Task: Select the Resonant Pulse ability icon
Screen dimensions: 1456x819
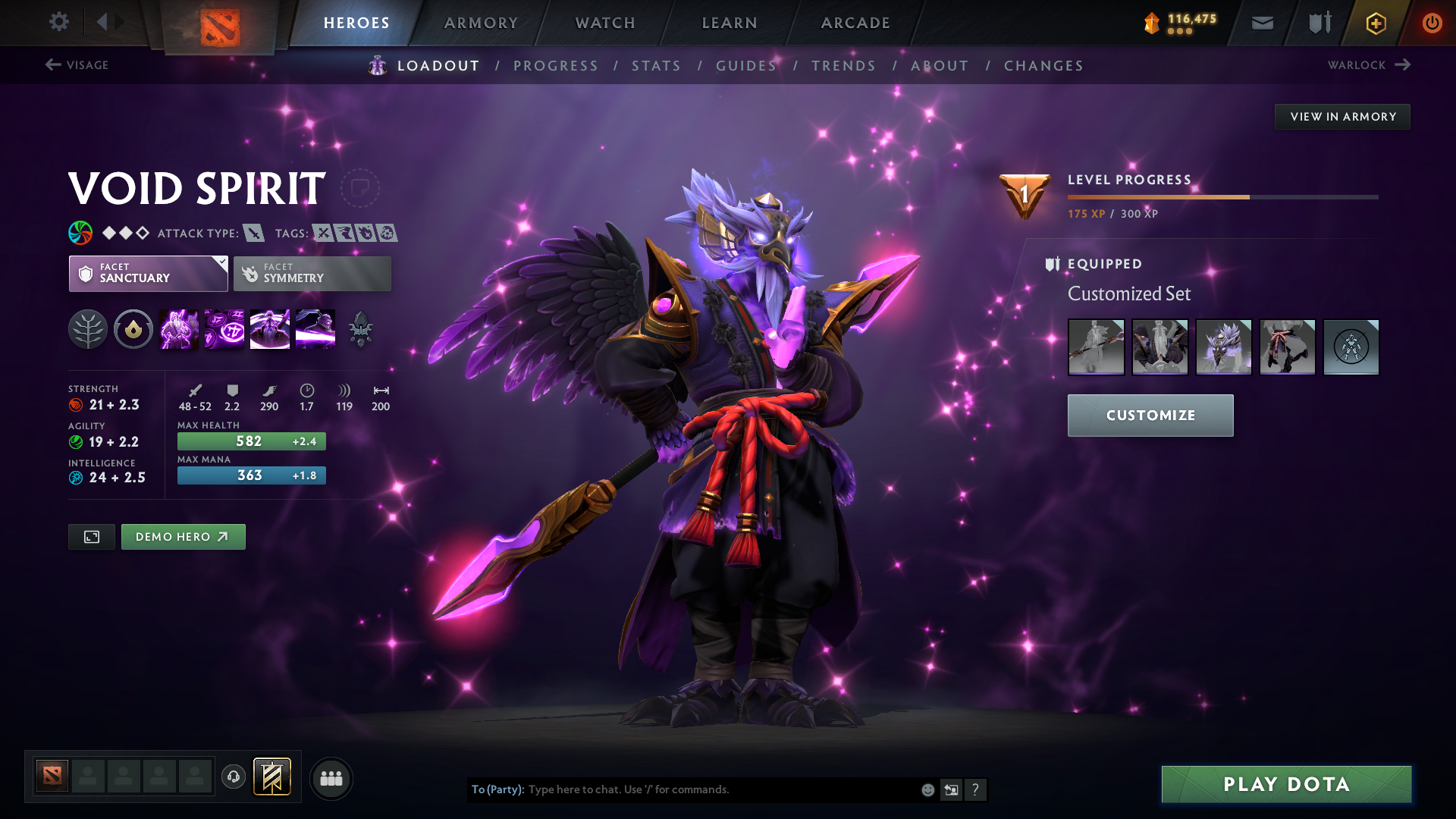Action: tap(269, 328)
